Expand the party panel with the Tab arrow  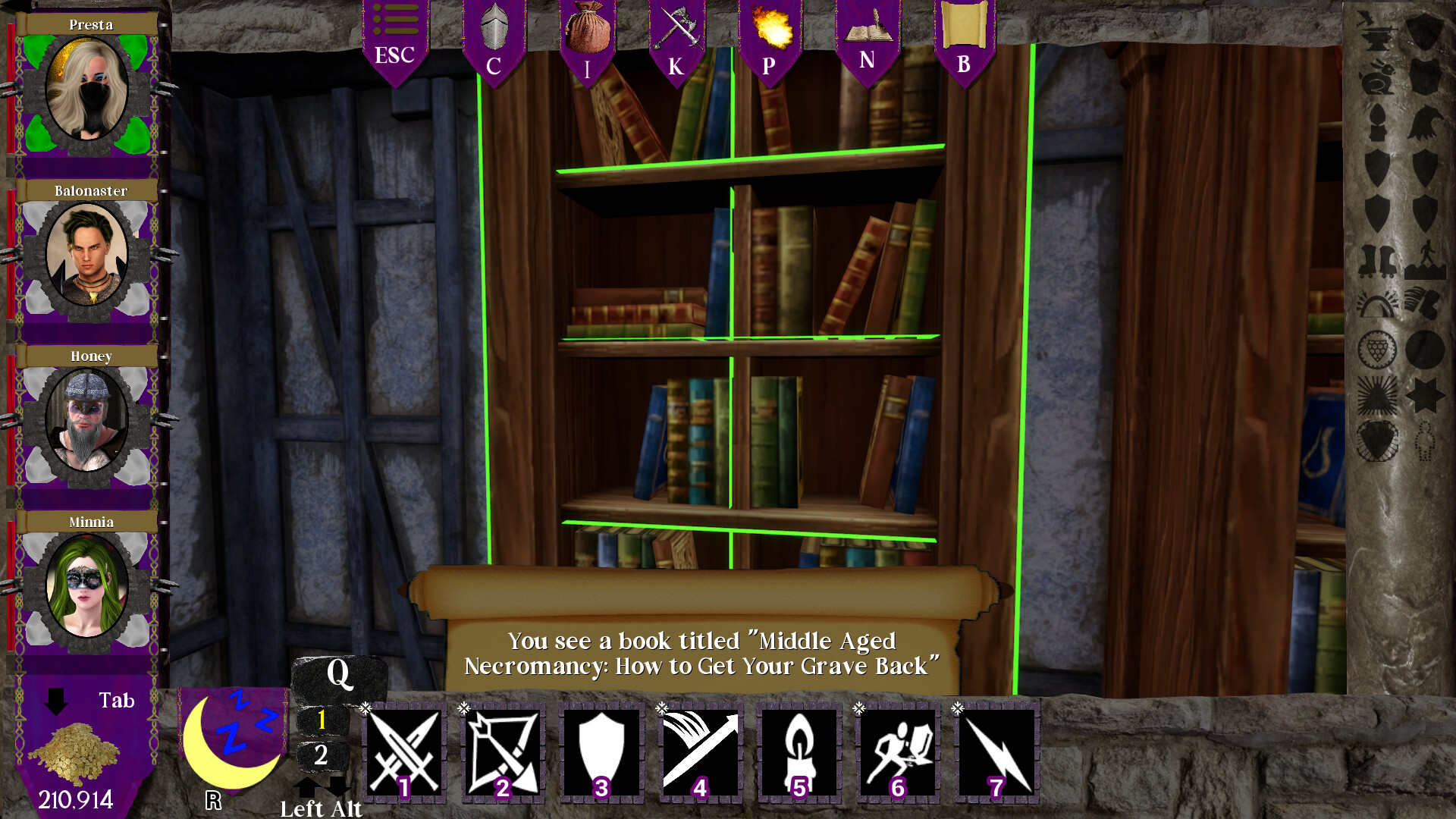55,701
